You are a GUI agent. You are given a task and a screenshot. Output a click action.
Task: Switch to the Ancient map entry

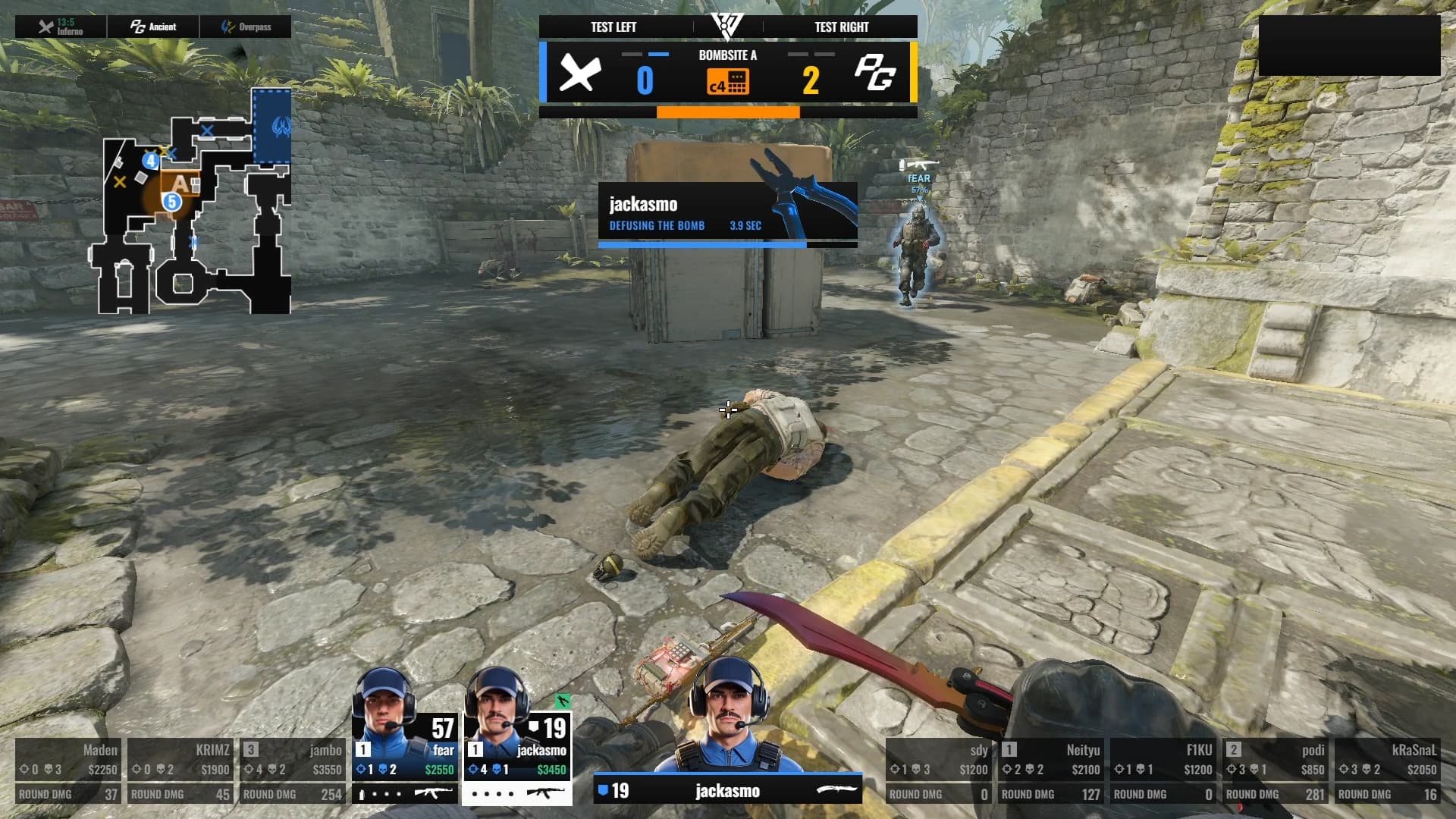point(153,27)
